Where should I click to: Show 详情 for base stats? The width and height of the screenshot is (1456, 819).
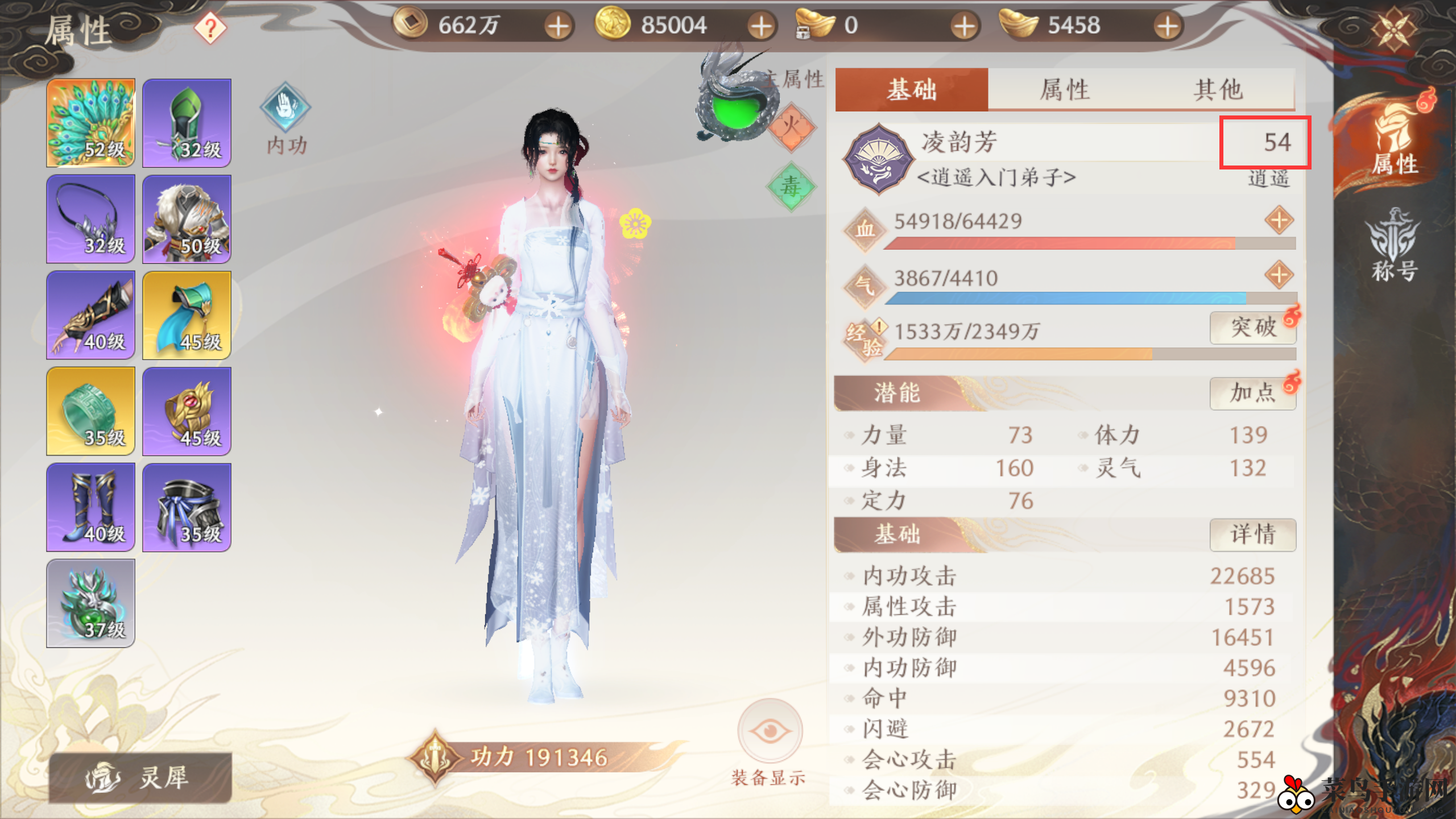click(1253, 535)
